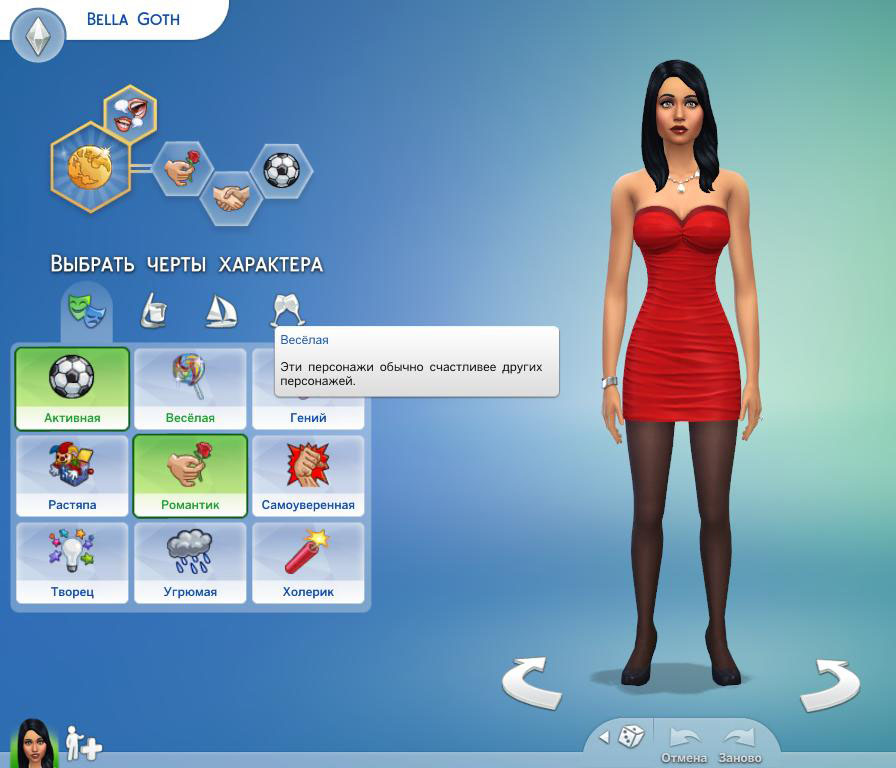The width and height of the screenshot is (896, 768).
Task: Switch to the champagne glasses social traits tab
Action: (288, 311)
